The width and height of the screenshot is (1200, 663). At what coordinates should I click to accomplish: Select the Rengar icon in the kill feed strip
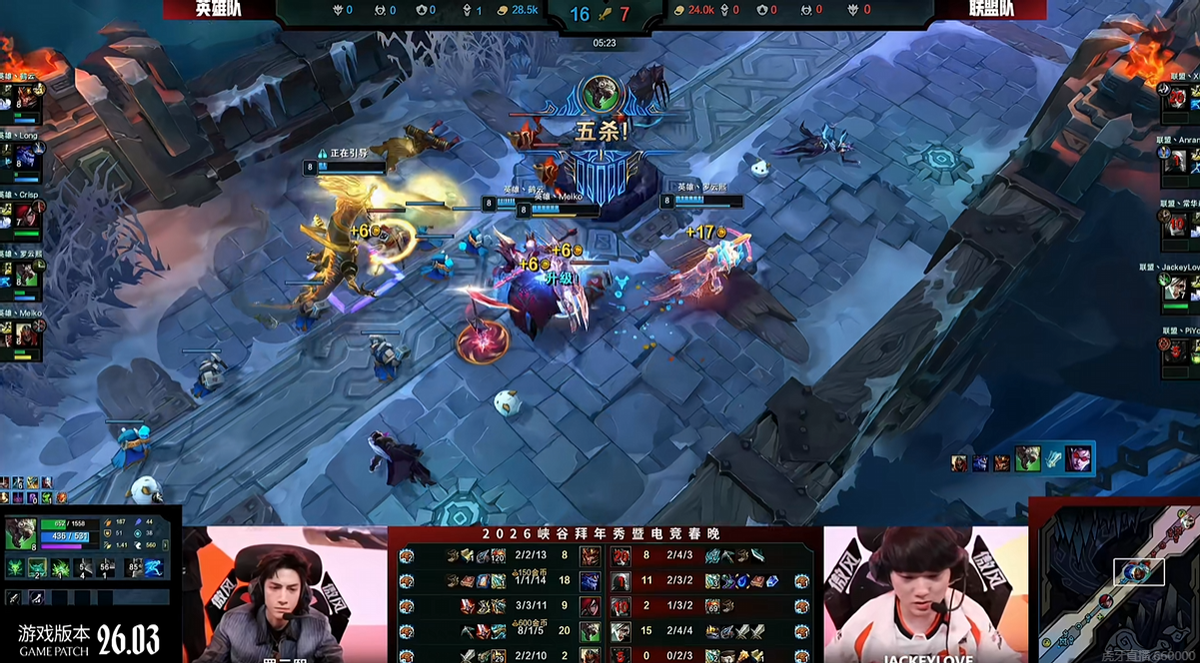[x=1027, y=459]
